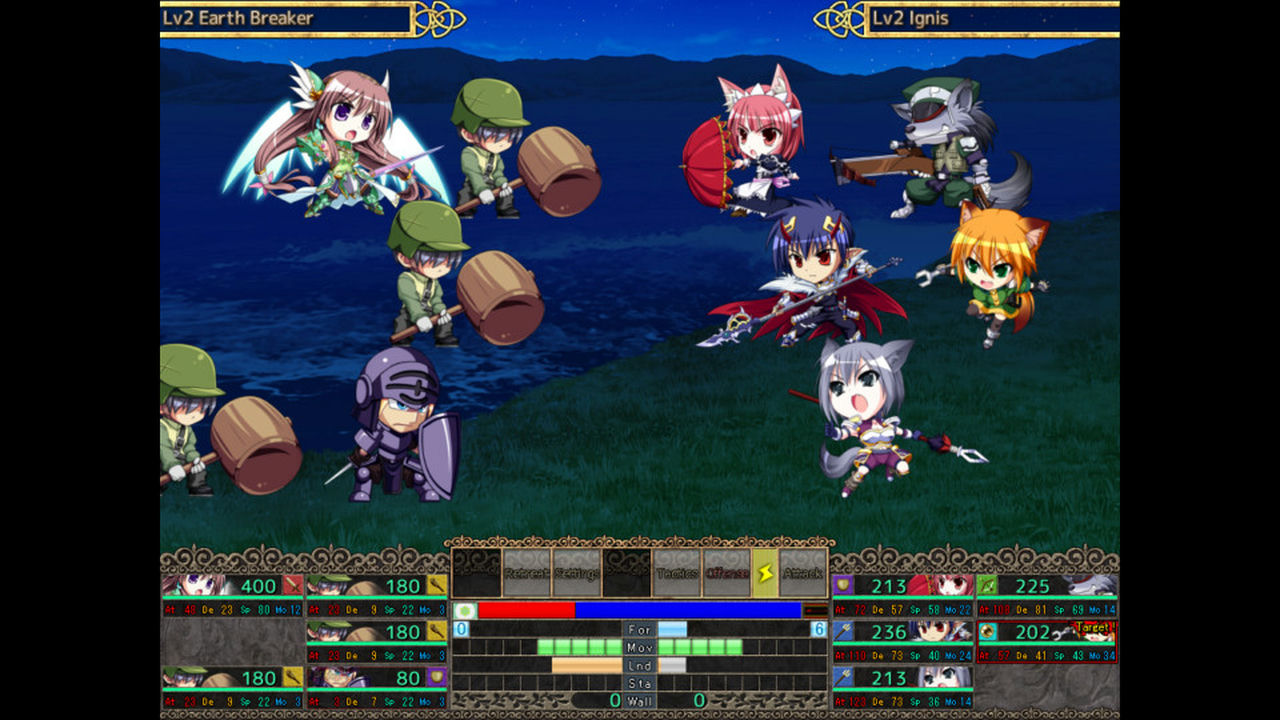Click the purple shield icon on the 80 HP armored unit
Screen dimensions: 1280x720
[437, 676]
